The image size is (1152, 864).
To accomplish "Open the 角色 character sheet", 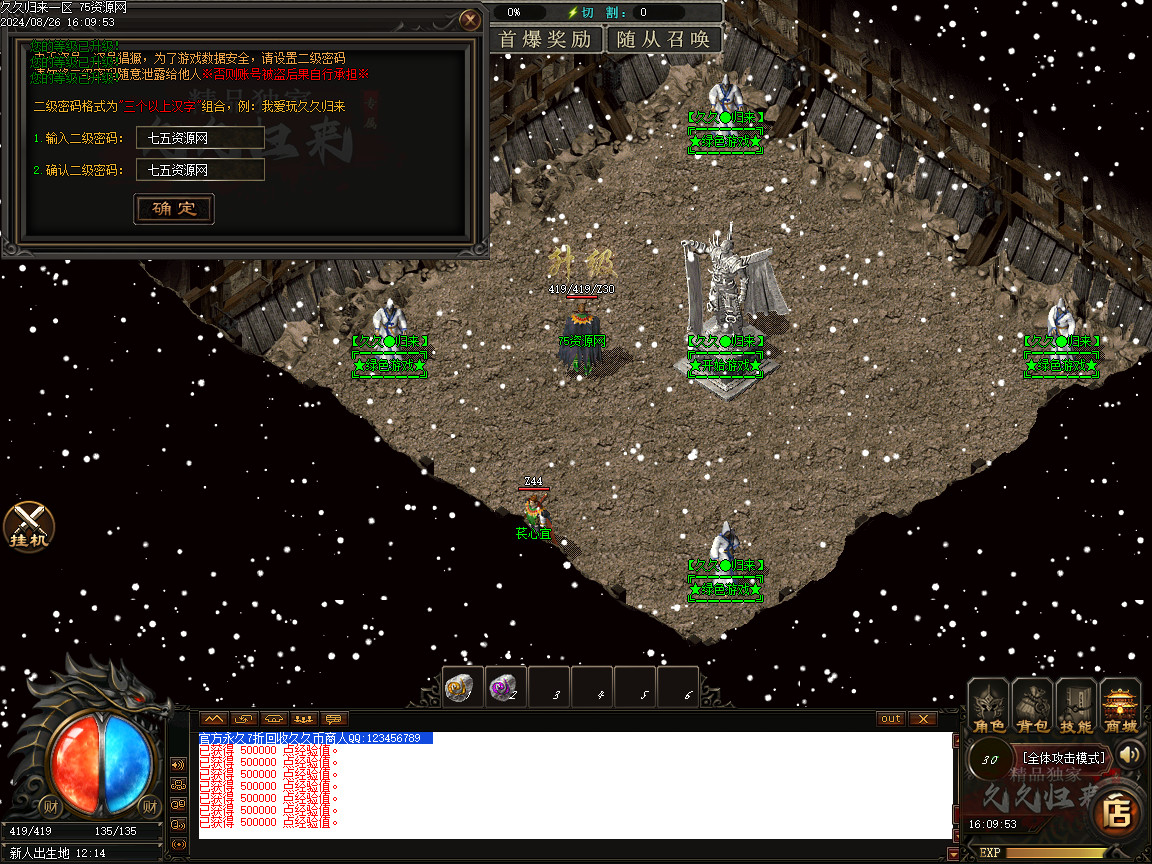I will tap(989, 707).
